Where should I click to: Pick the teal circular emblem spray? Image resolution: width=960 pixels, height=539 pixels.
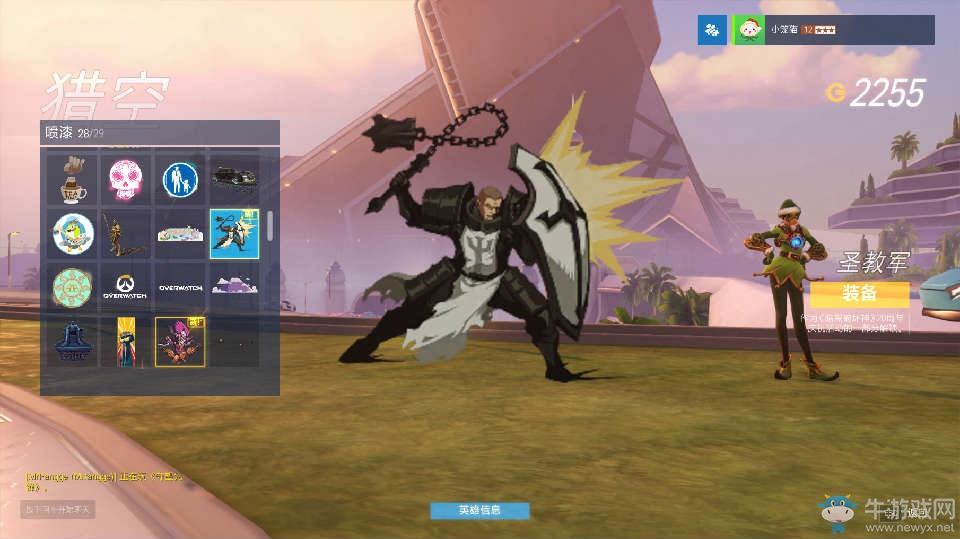click(x=73, y=287)
